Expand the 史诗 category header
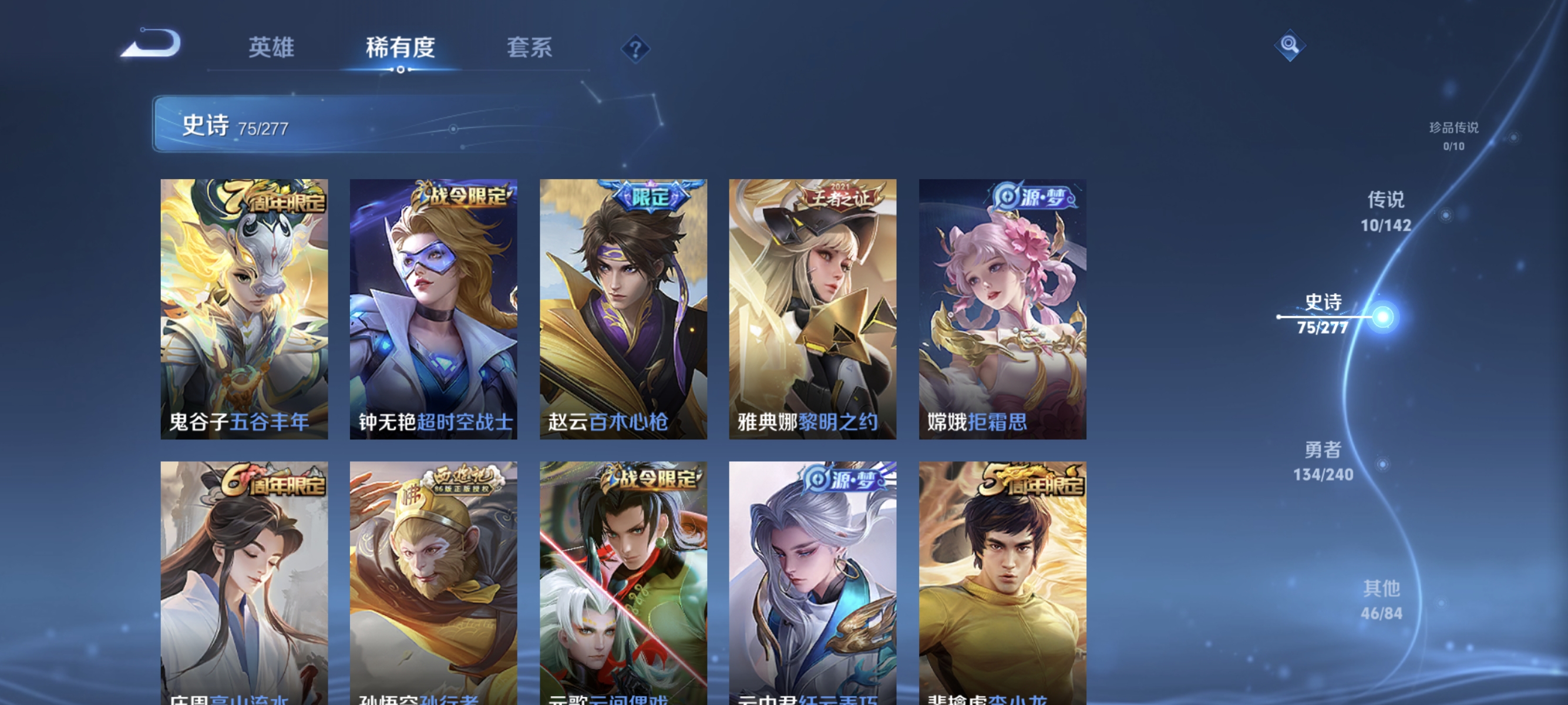 click(x=206, y=126)
